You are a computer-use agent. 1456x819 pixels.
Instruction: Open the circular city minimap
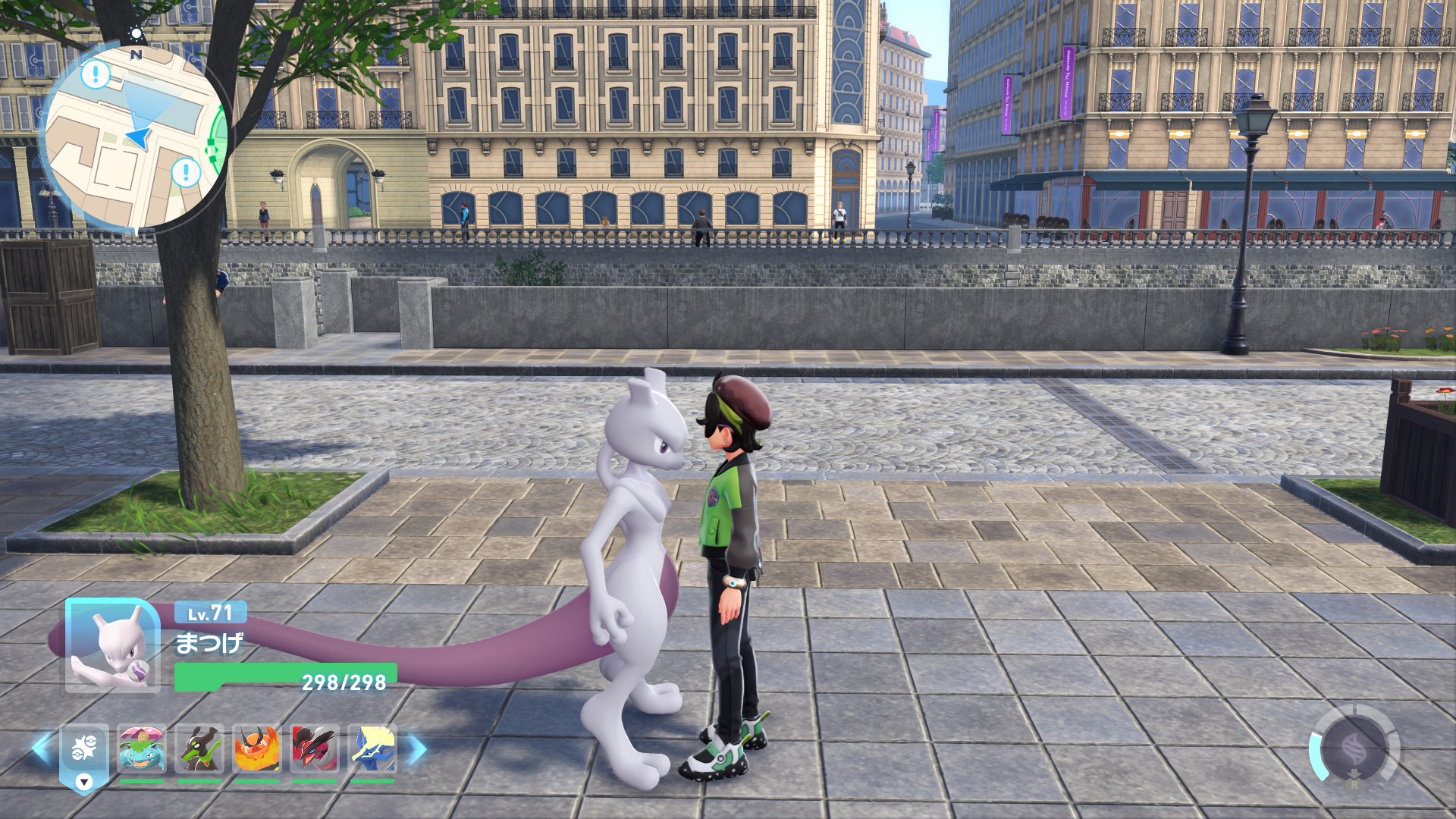[135, 136]
